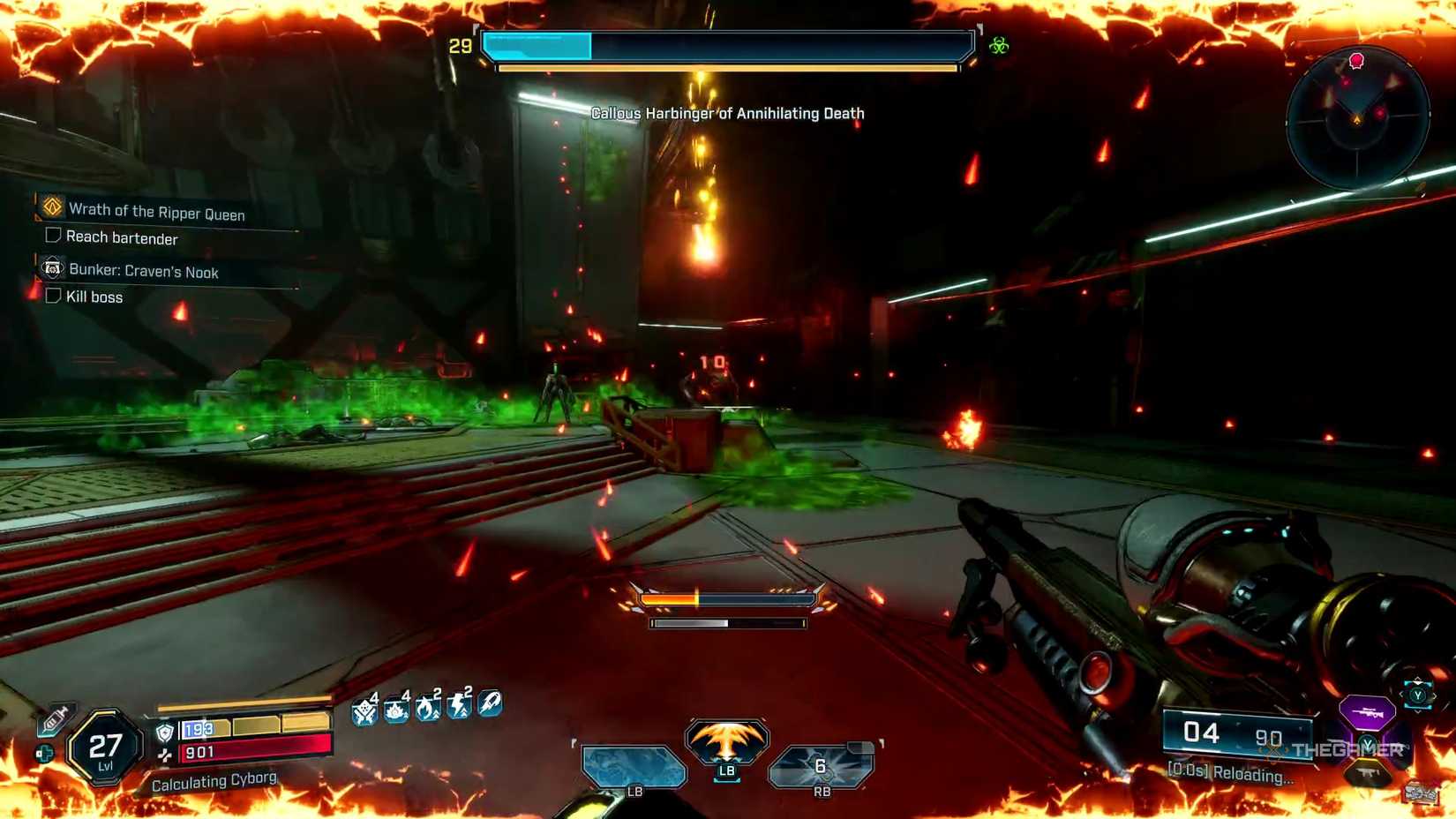Open the weapon swap selector via the Y diamond
The height and width of the screenshot is (819, 1456).
1418,695
